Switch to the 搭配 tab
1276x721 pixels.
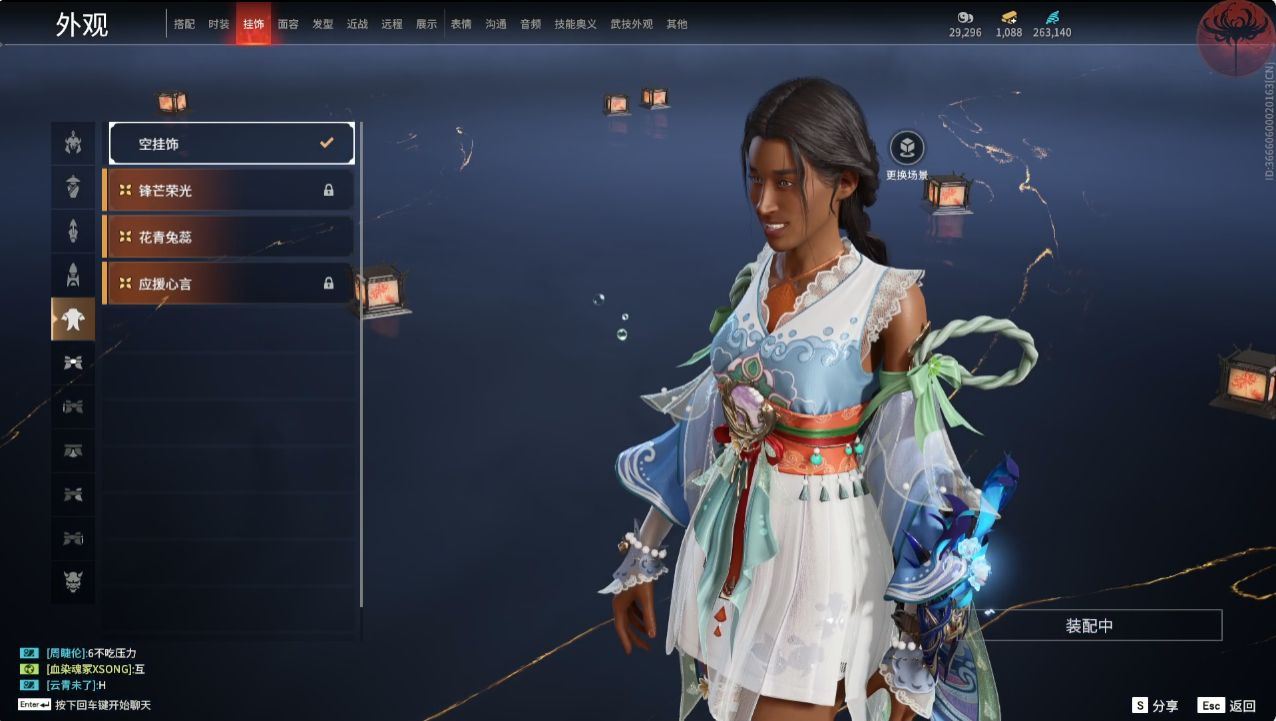coord(184,24)
